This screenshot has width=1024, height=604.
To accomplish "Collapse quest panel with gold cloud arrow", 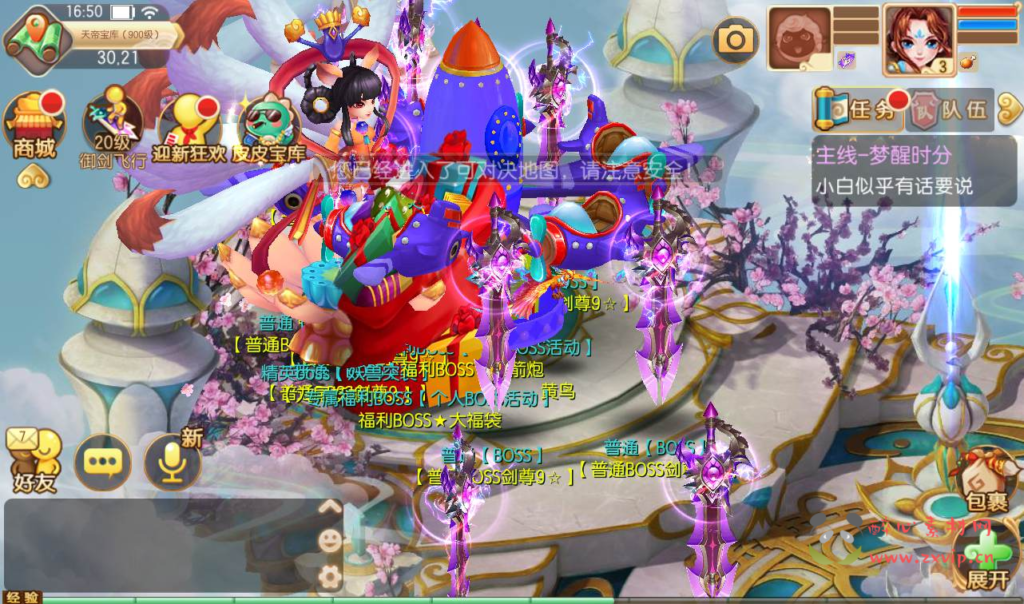I will point(1006,109).
